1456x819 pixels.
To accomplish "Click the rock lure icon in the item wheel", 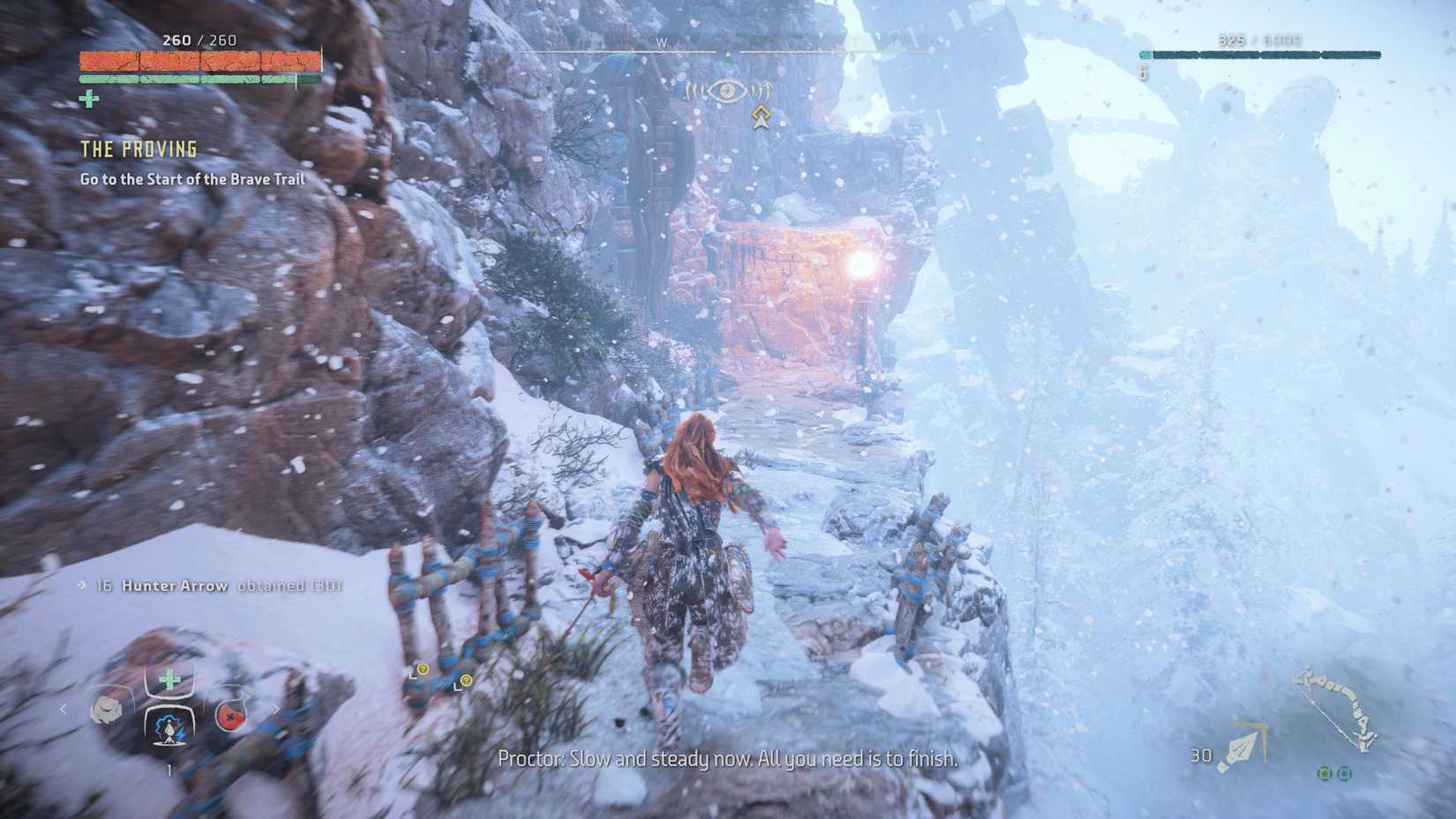I will 108,710.
